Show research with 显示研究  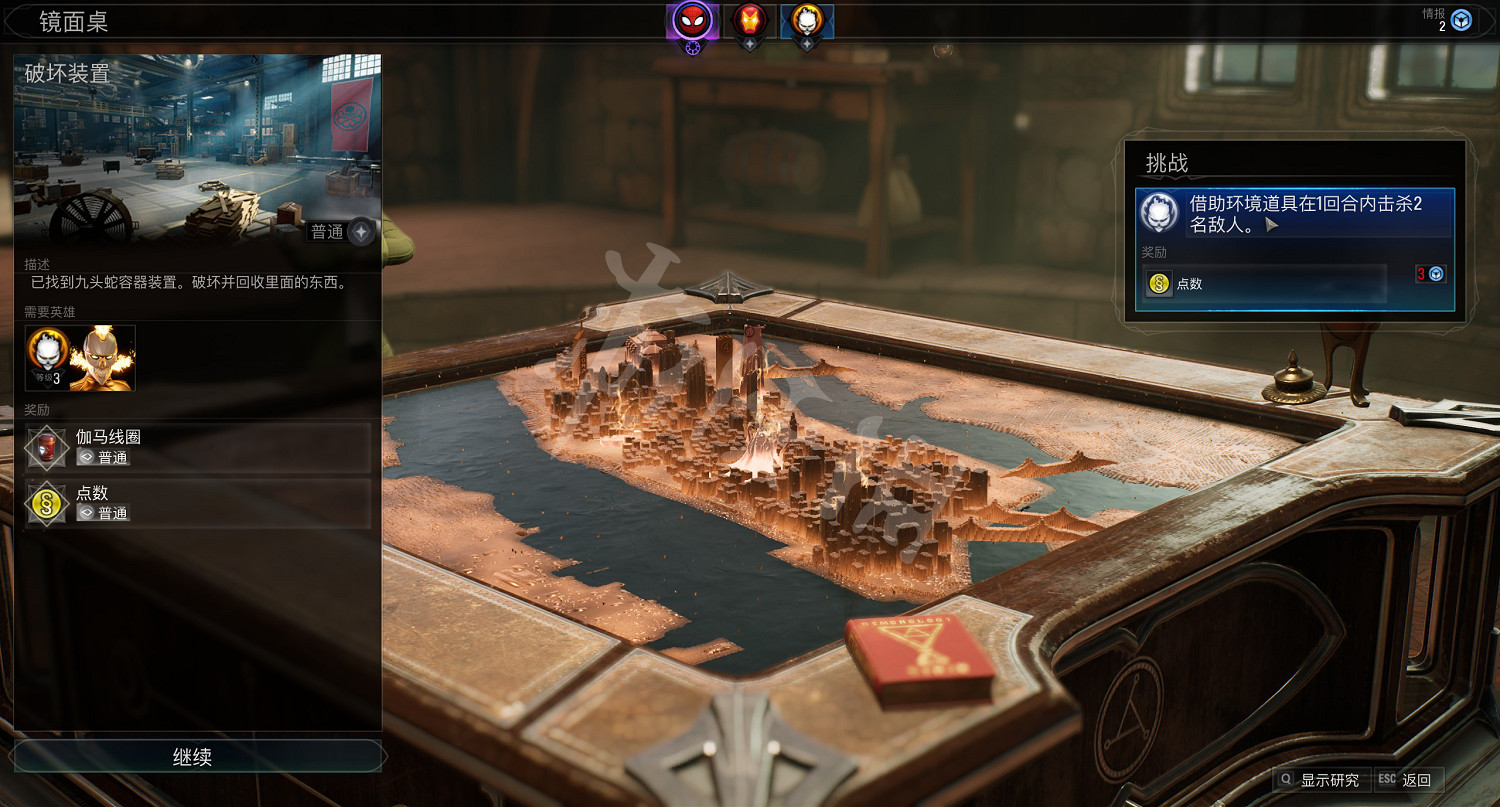[1320, 780]
